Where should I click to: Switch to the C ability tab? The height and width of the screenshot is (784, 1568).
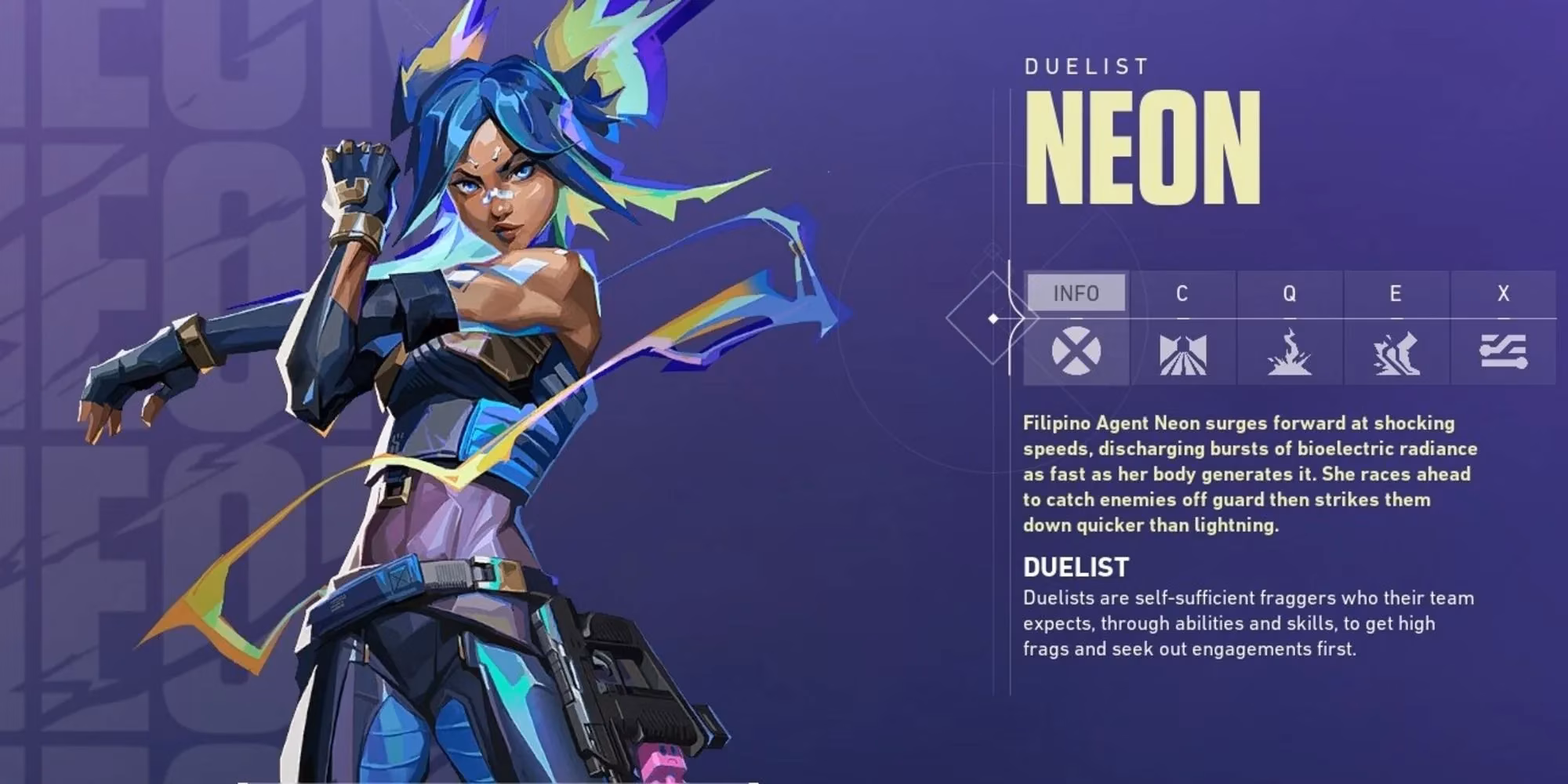point(1182,293)
